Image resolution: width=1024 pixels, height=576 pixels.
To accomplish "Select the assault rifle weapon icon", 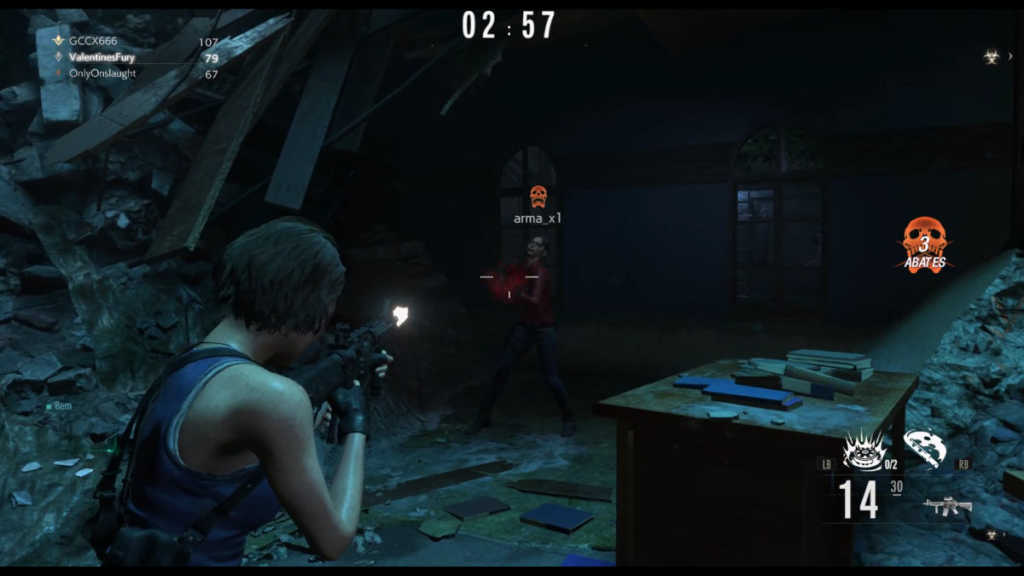I will click(947, 506).
